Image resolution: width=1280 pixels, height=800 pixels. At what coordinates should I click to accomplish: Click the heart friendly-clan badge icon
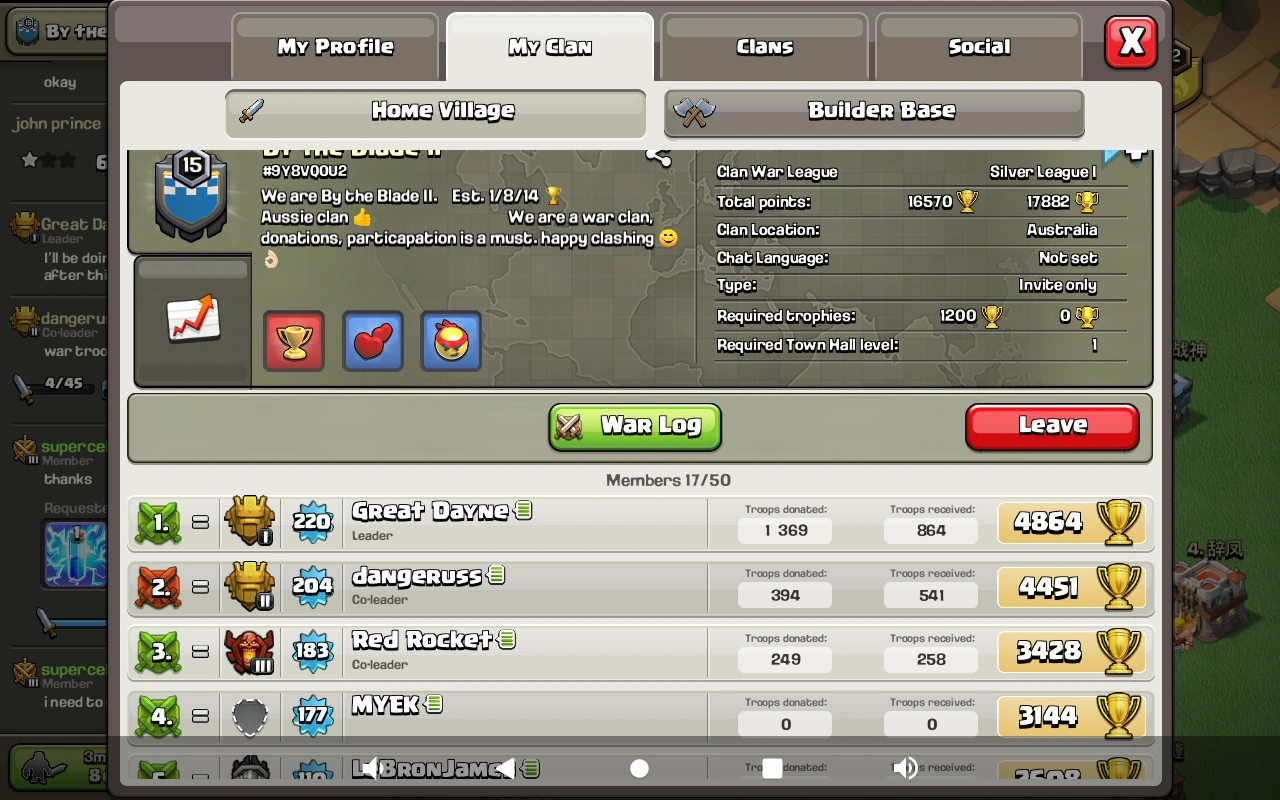tap(372, 340)
